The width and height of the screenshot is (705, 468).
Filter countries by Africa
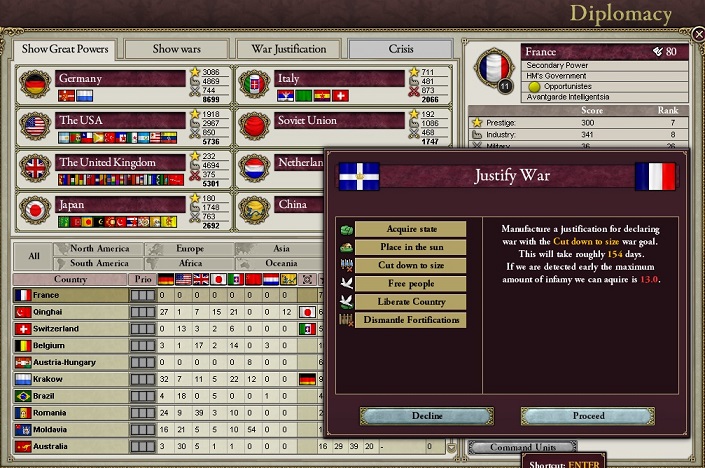click(192, 263)
